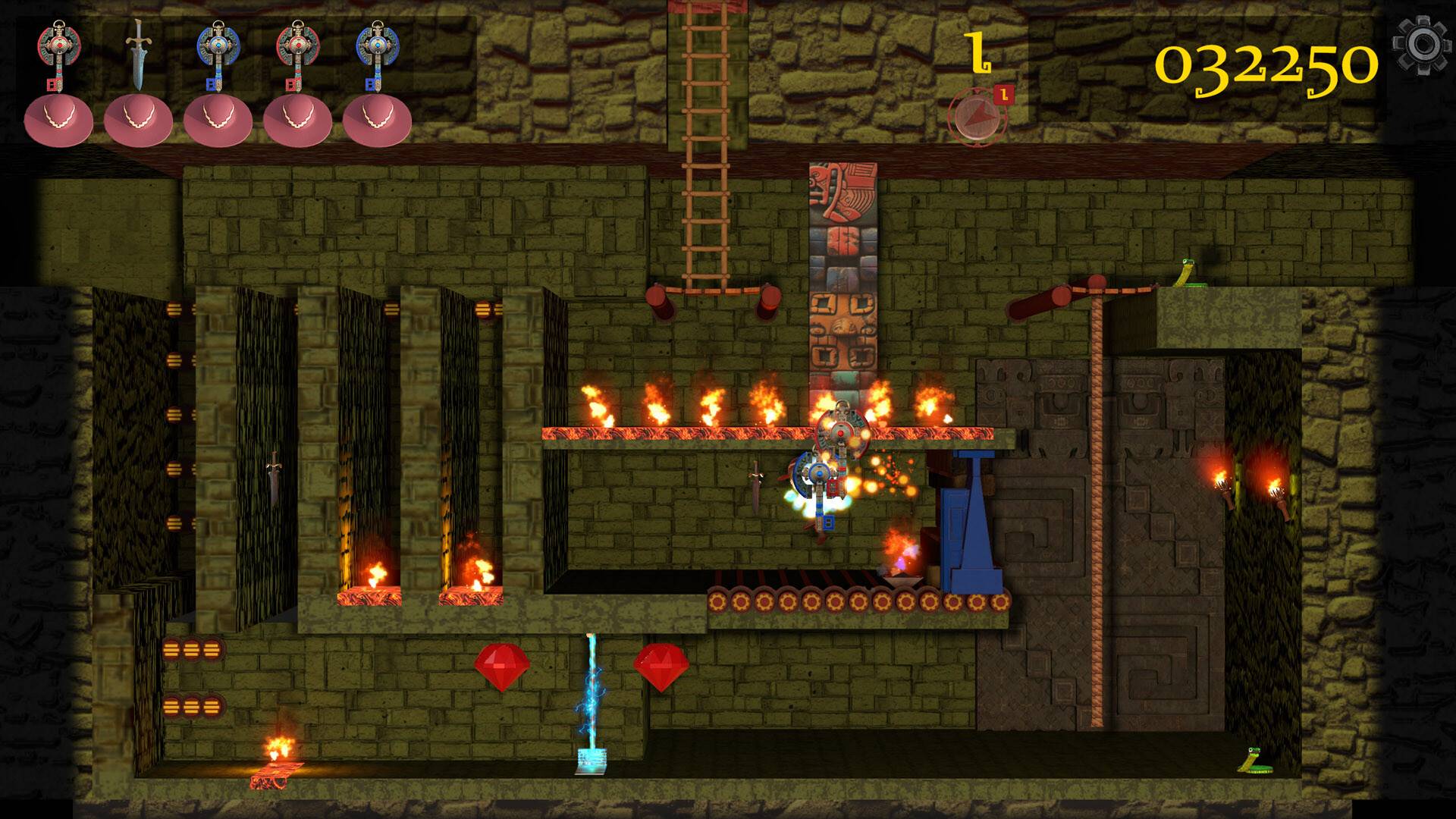Screen dimensions: 1456x819
Task: Click the blue energy beam pedestal
Action: 591,758
